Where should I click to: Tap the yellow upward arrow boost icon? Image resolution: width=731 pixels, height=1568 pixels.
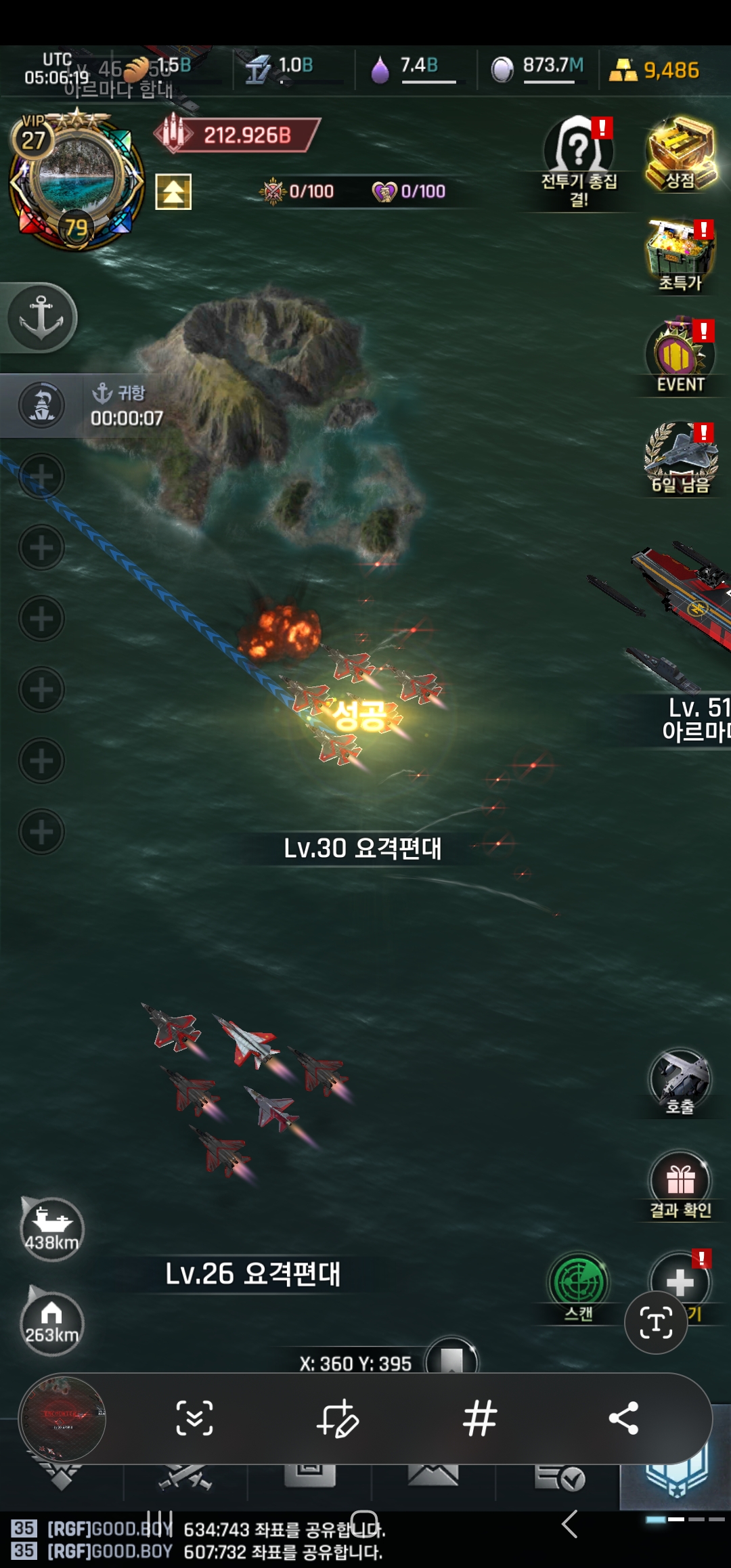pos(173,192)
